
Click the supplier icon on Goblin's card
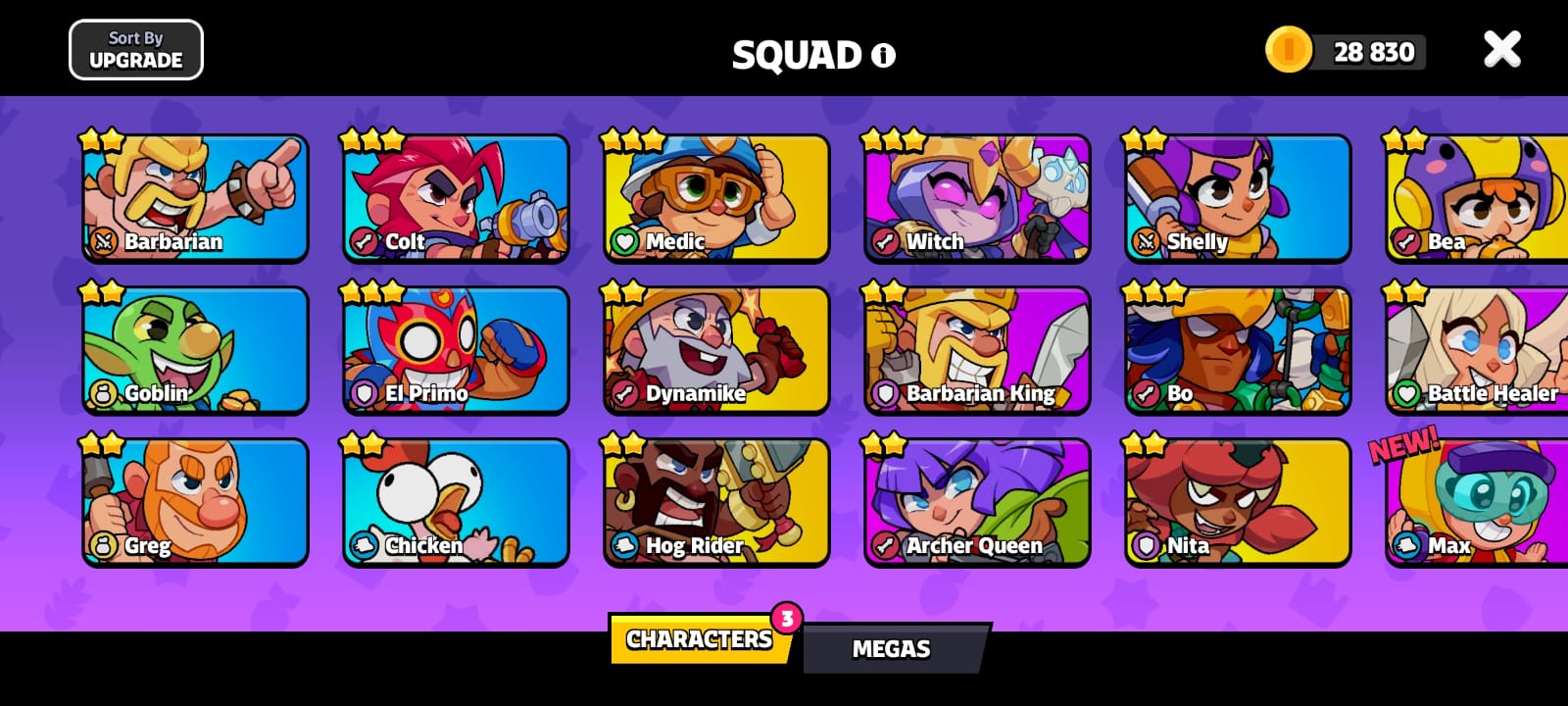(102, 393)
